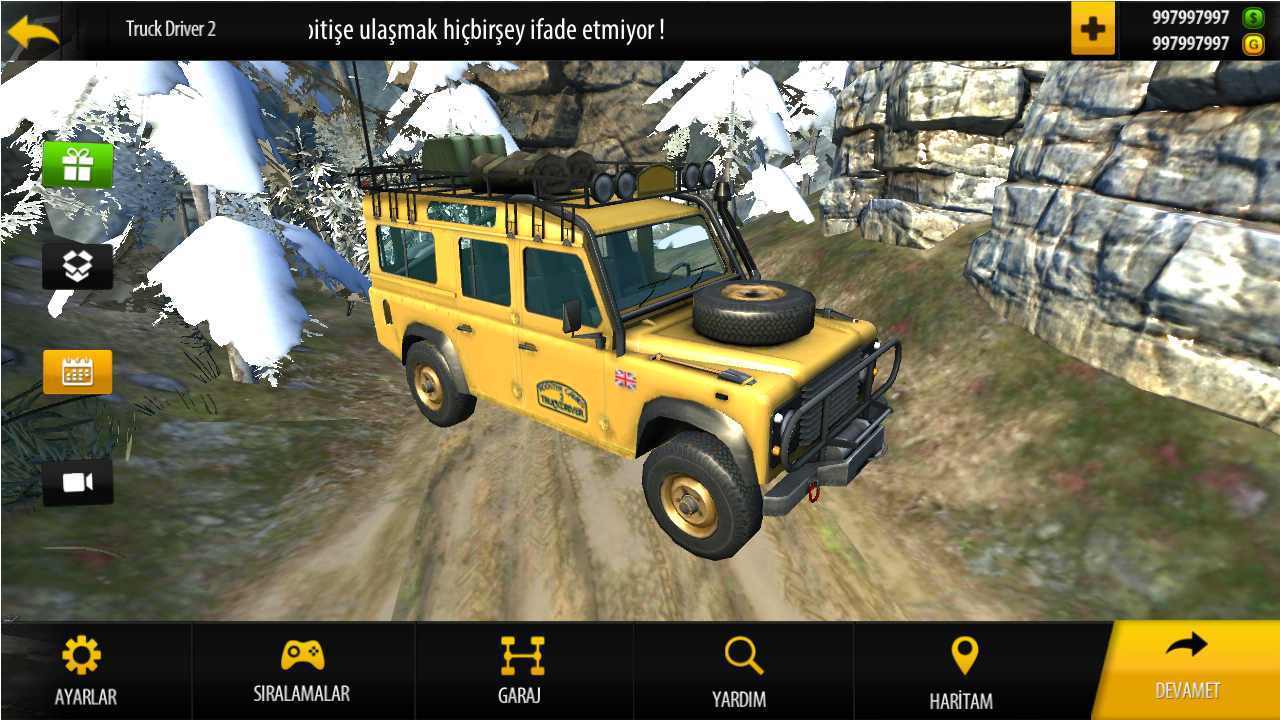Open the Ayarlar settings menu
Viewport: 1280px width, 720px height.
(x=84, y=672)
